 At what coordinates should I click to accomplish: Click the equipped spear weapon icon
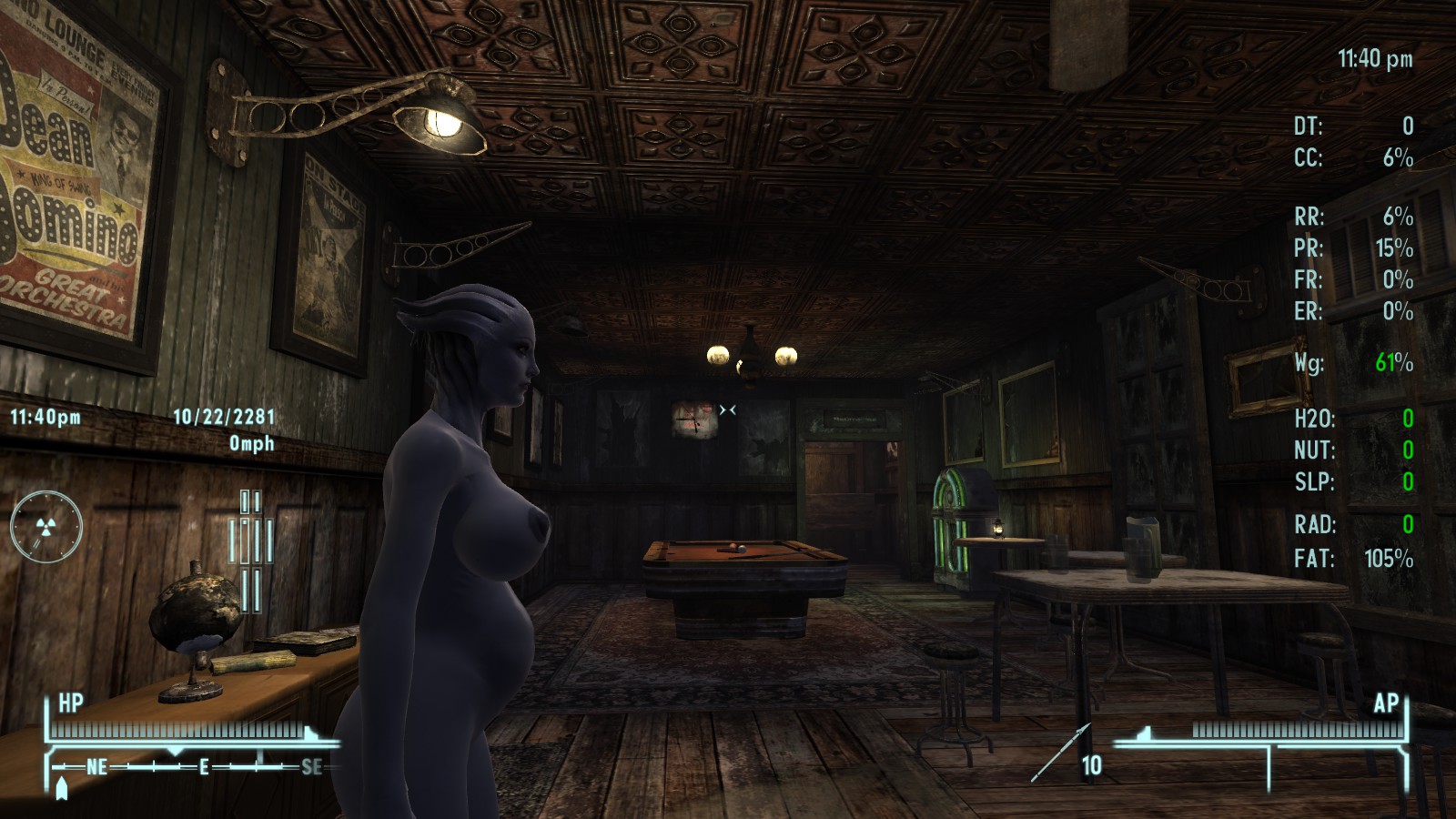coord(1059,753)
